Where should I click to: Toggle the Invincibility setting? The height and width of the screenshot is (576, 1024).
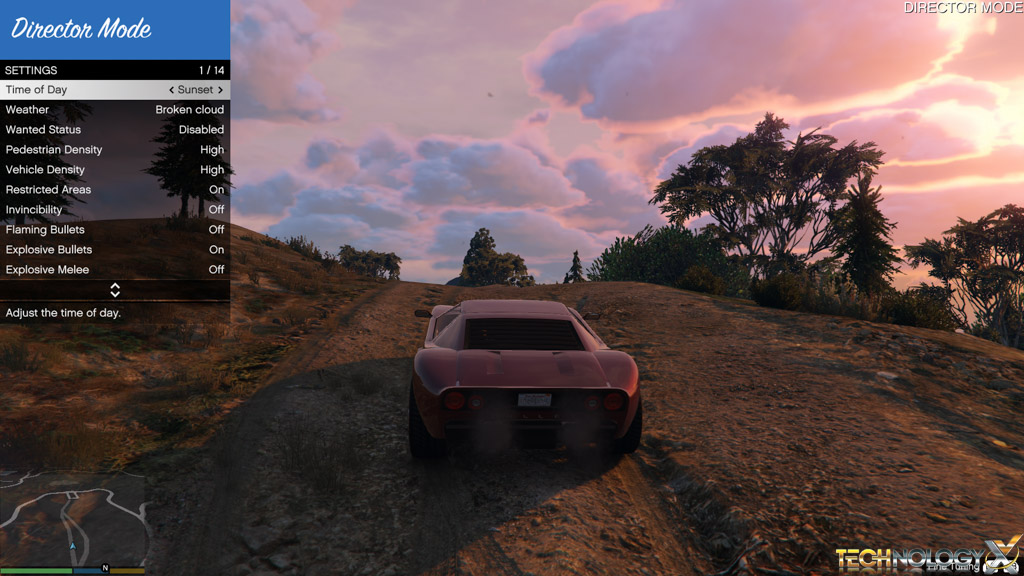[x=115, y=210]
